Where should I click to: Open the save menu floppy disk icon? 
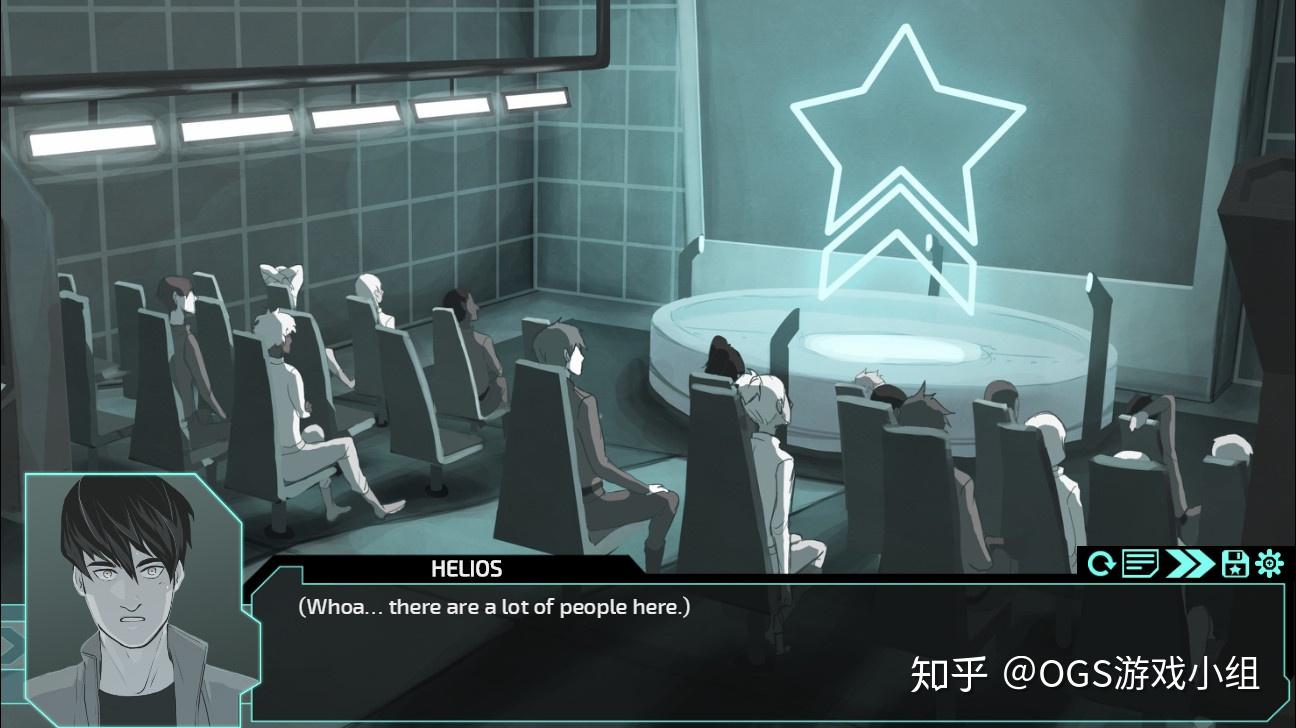tap(1233, 565)
